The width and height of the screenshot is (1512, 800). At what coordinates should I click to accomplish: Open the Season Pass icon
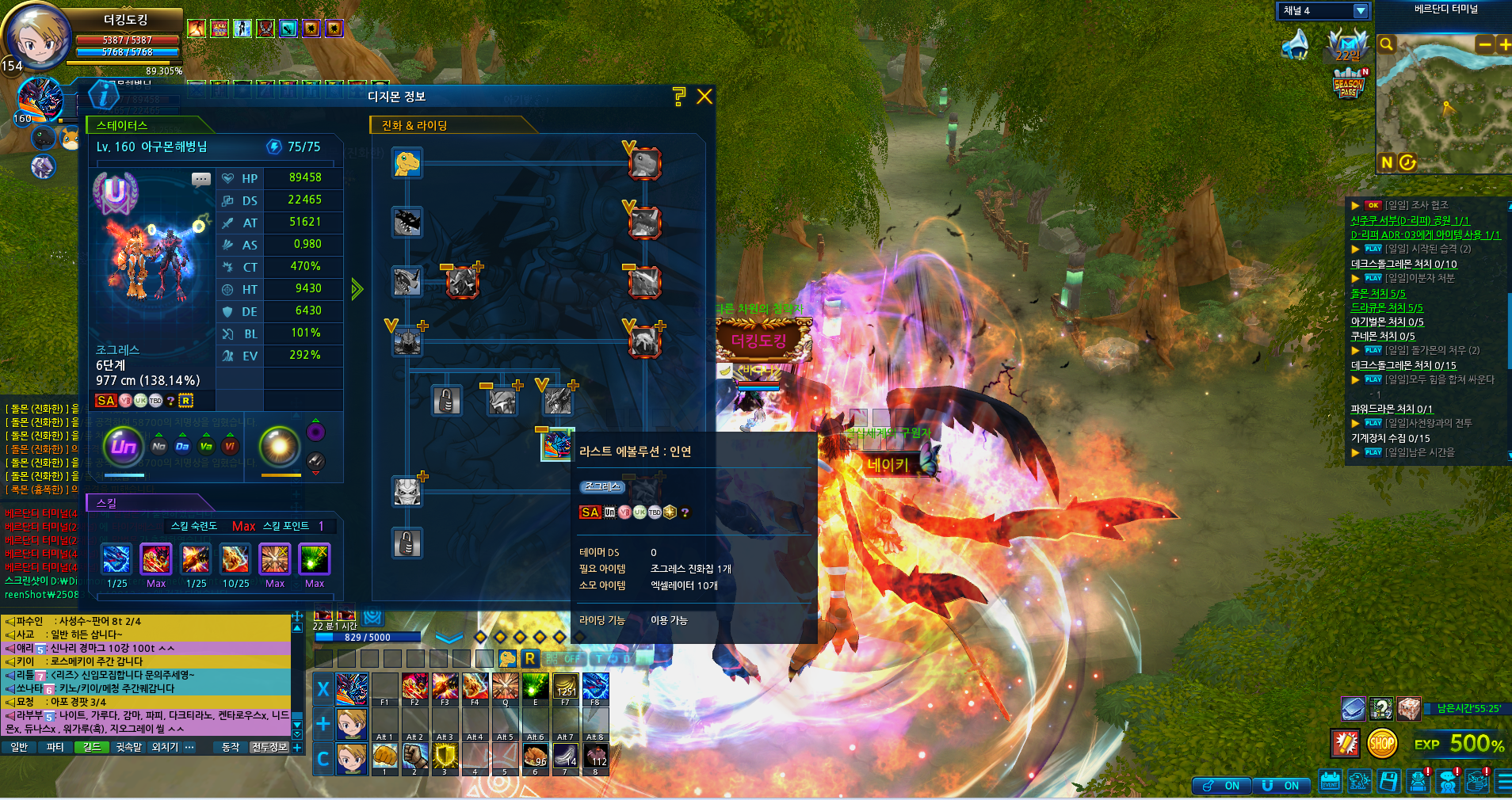(x=1348, y=83)
